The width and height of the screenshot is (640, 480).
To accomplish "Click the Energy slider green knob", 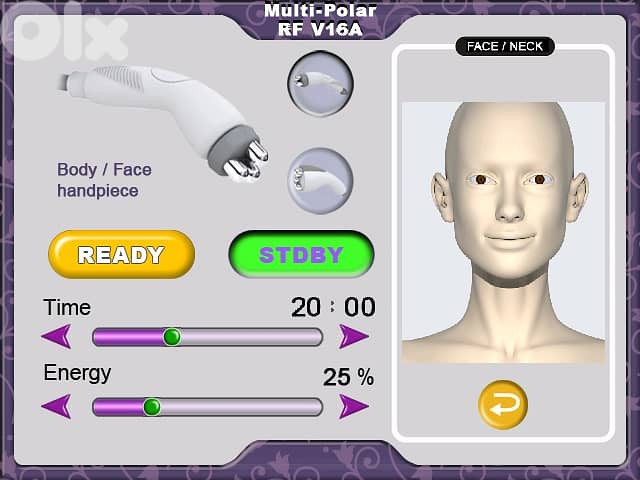I will click(x=151, y=407).
